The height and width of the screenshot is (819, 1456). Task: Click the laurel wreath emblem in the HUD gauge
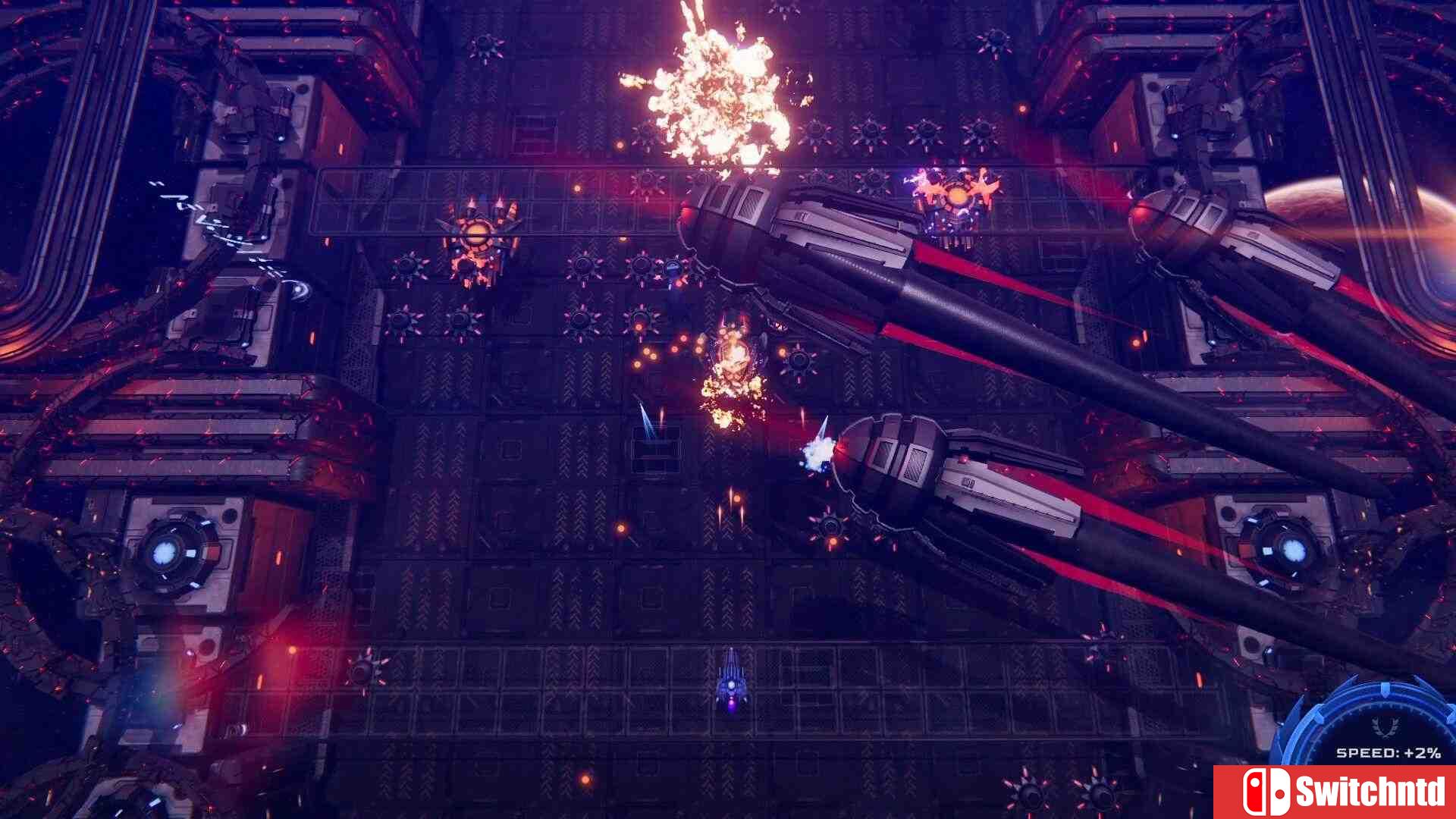(x=1385, y=728)
